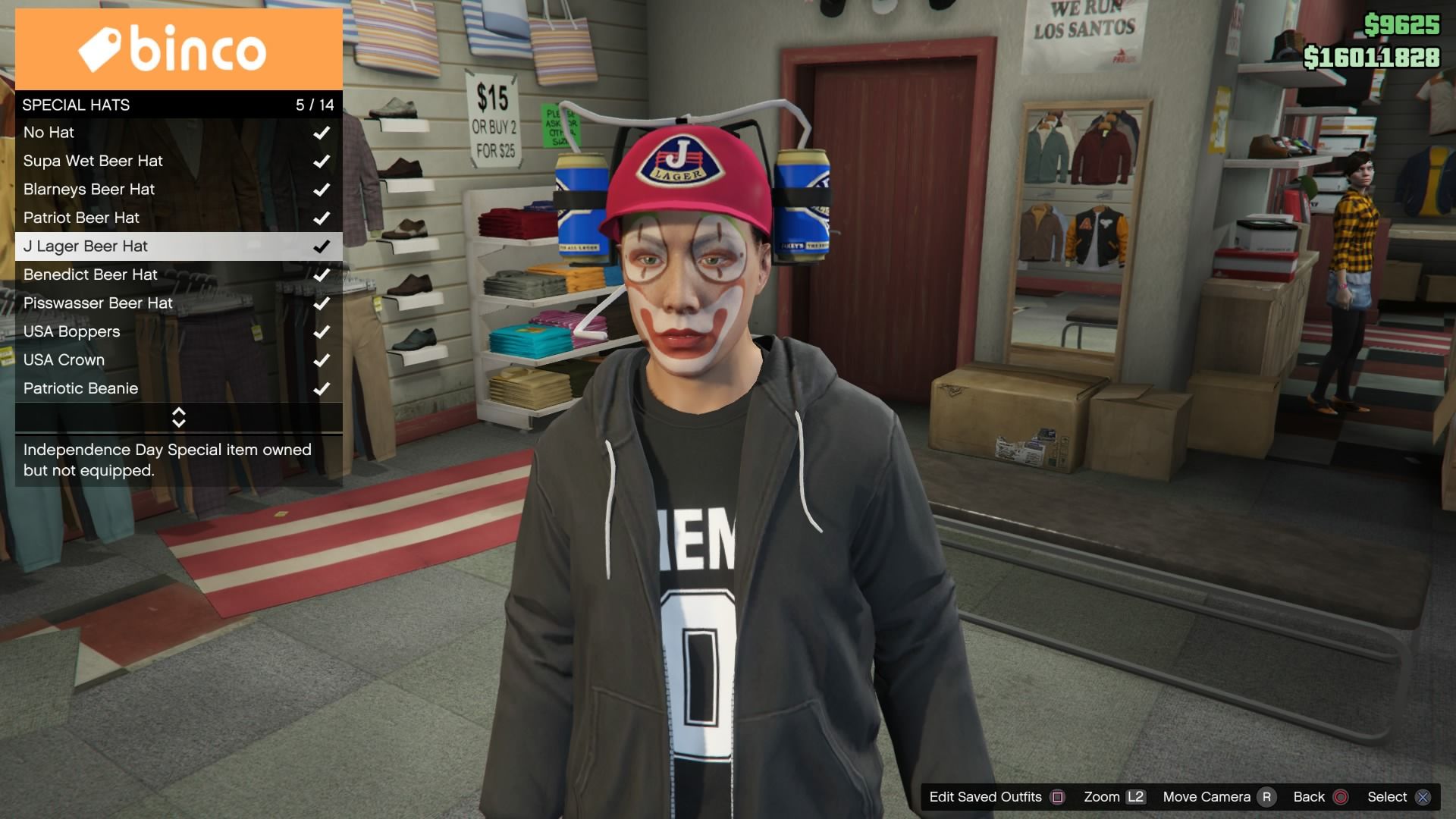
Task: Select the Pisswasser Beer Hat
Action: [178, 303]
